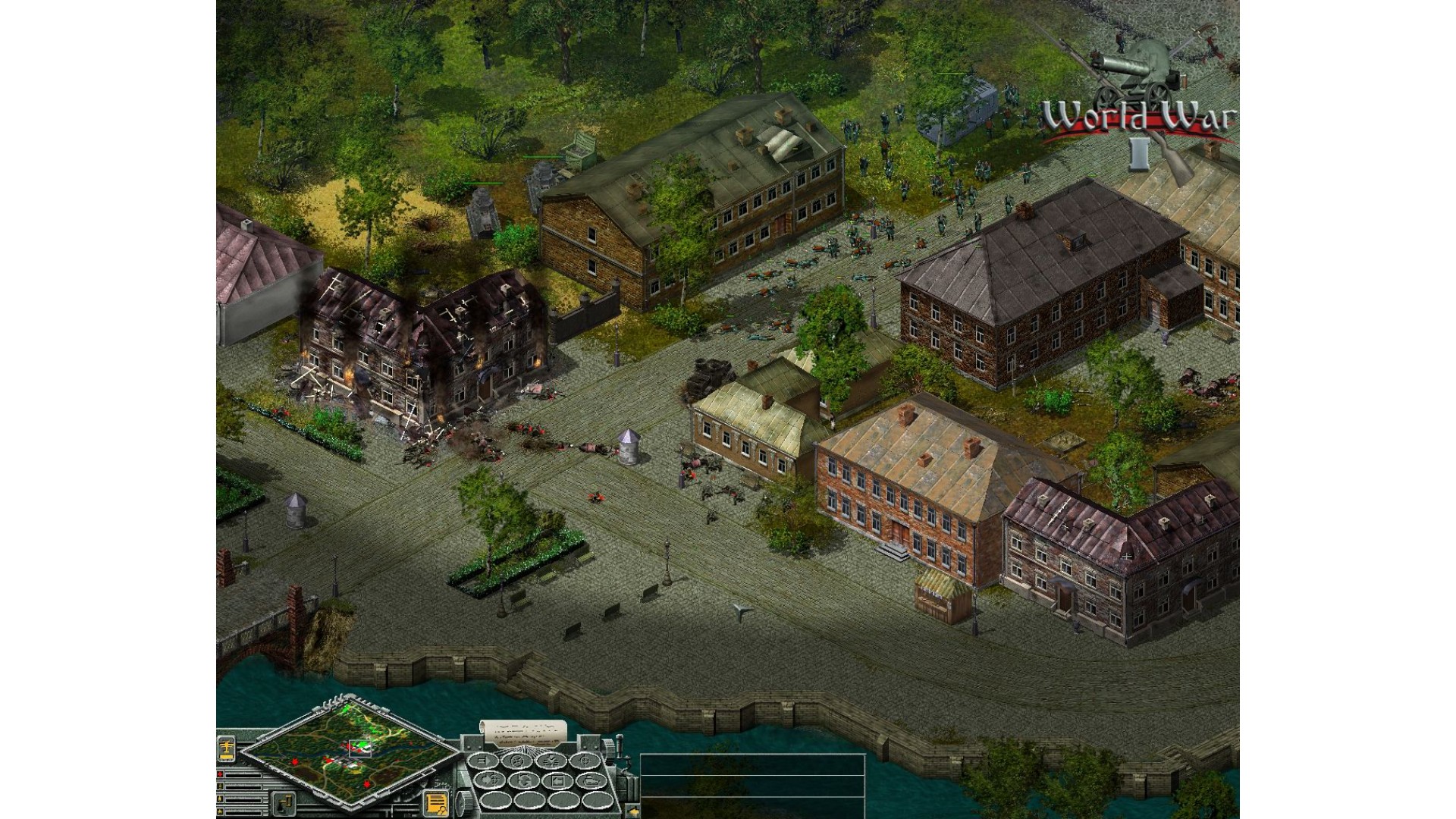
Task: Activate the crosshair attack command
Action: click(x=586, y=761)
